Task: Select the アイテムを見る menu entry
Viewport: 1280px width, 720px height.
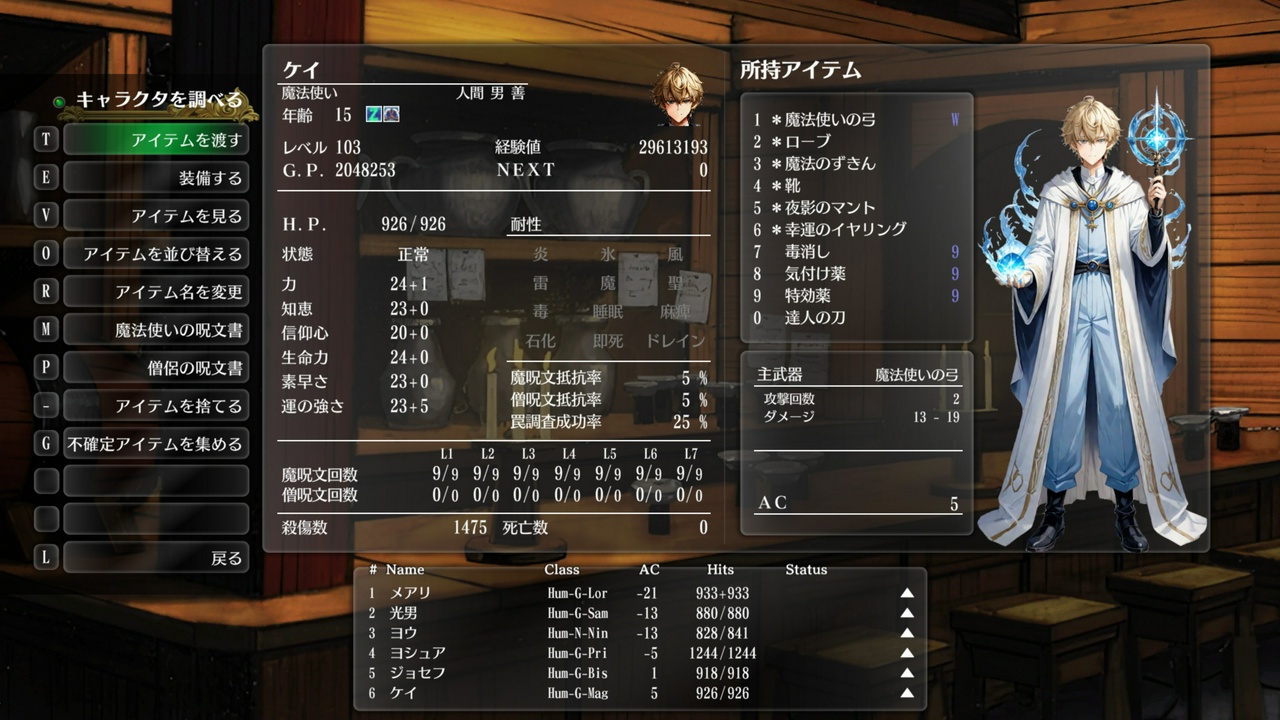Action: point(156,216)
